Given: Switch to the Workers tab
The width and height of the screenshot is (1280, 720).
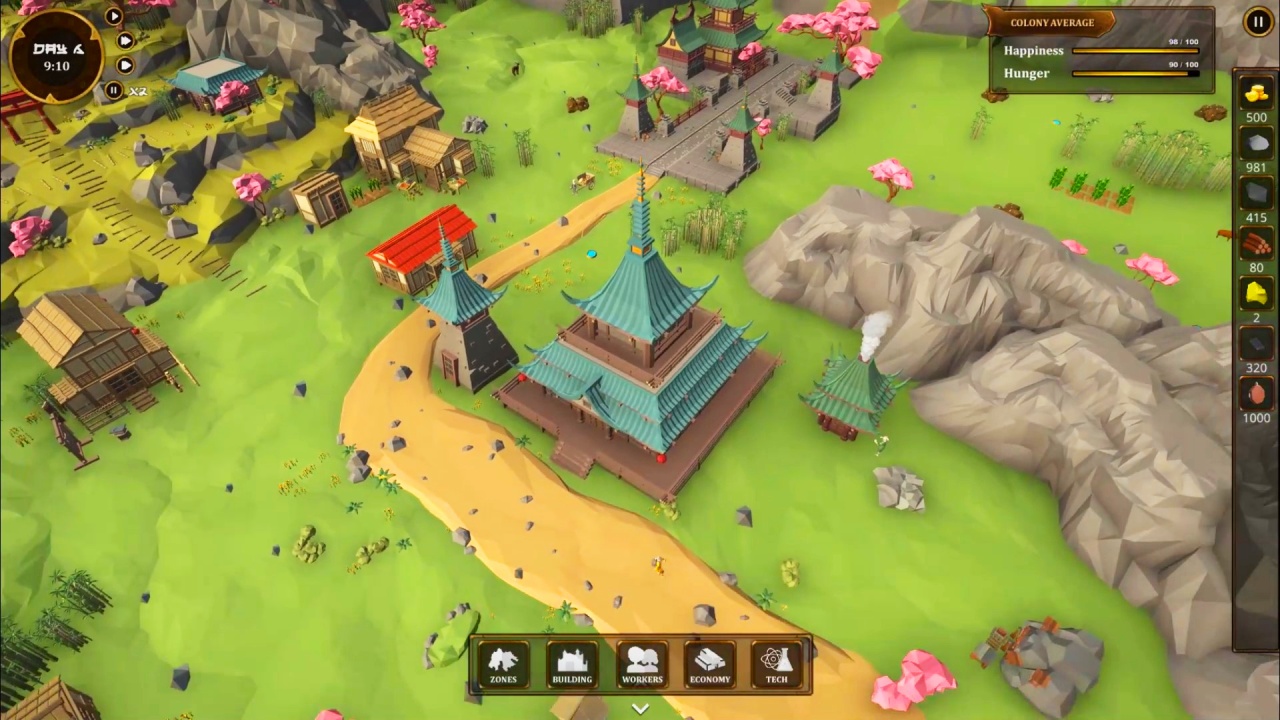Looking at the screenshot, I should (641, 663).
